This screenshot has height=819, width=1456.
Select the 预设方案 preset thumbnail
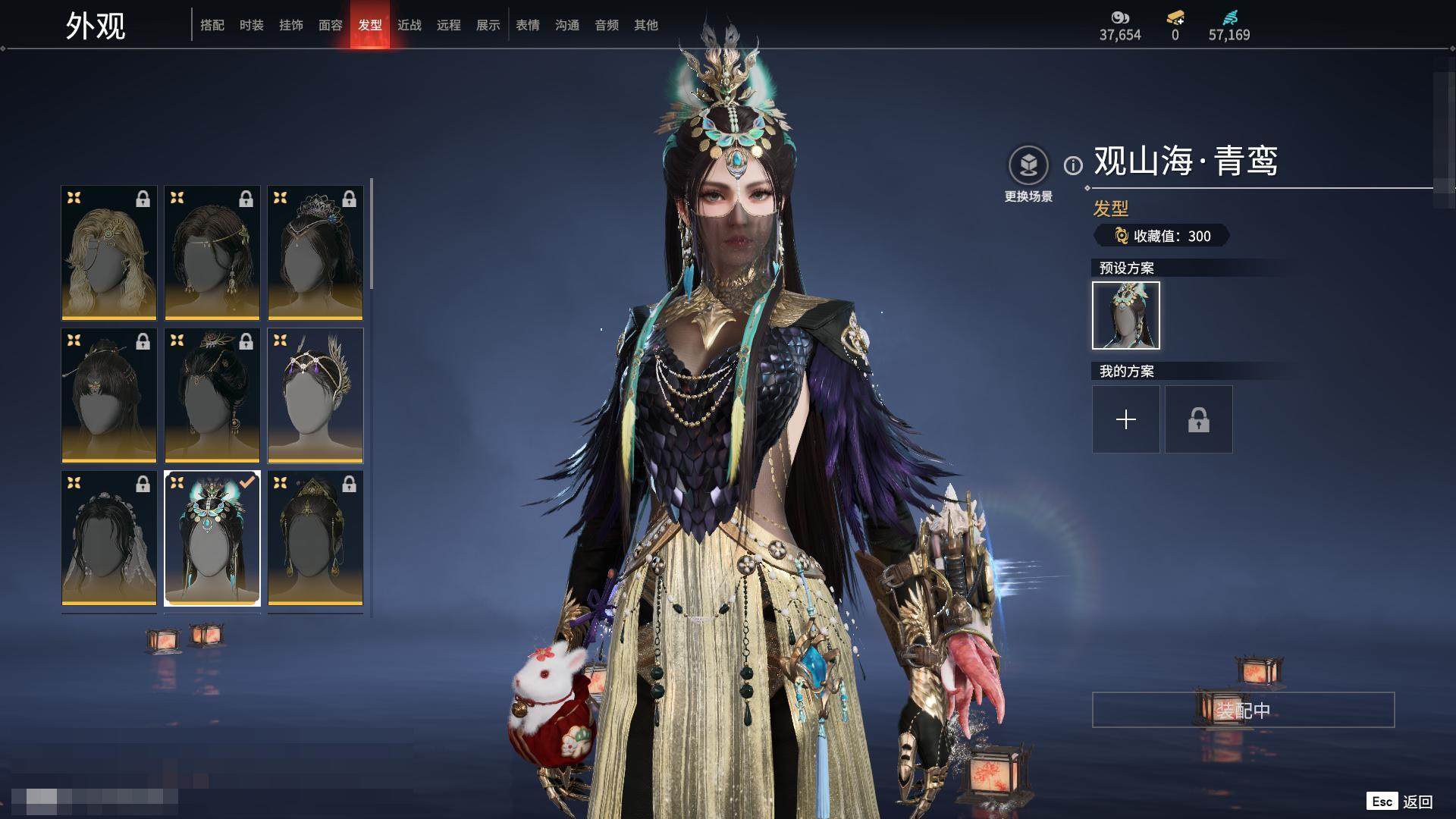point(1125,315)
